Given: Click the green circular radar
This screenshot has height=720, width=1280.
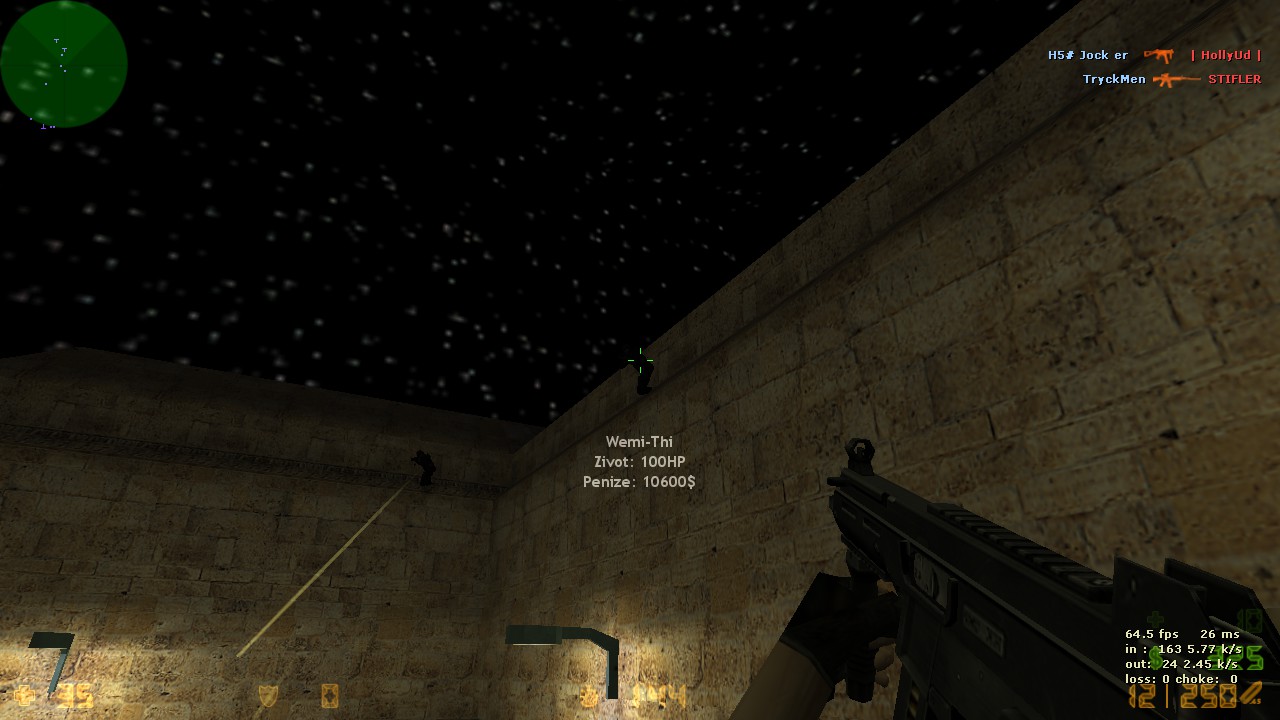Looking at the screenshot, I should click(64, 64).
